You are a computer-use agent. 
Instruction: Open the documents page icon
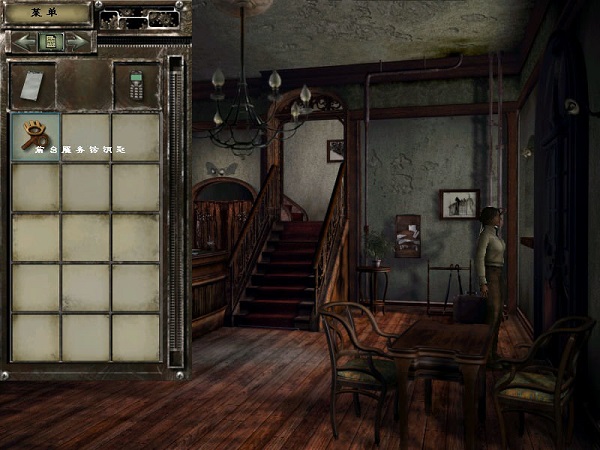49,42
